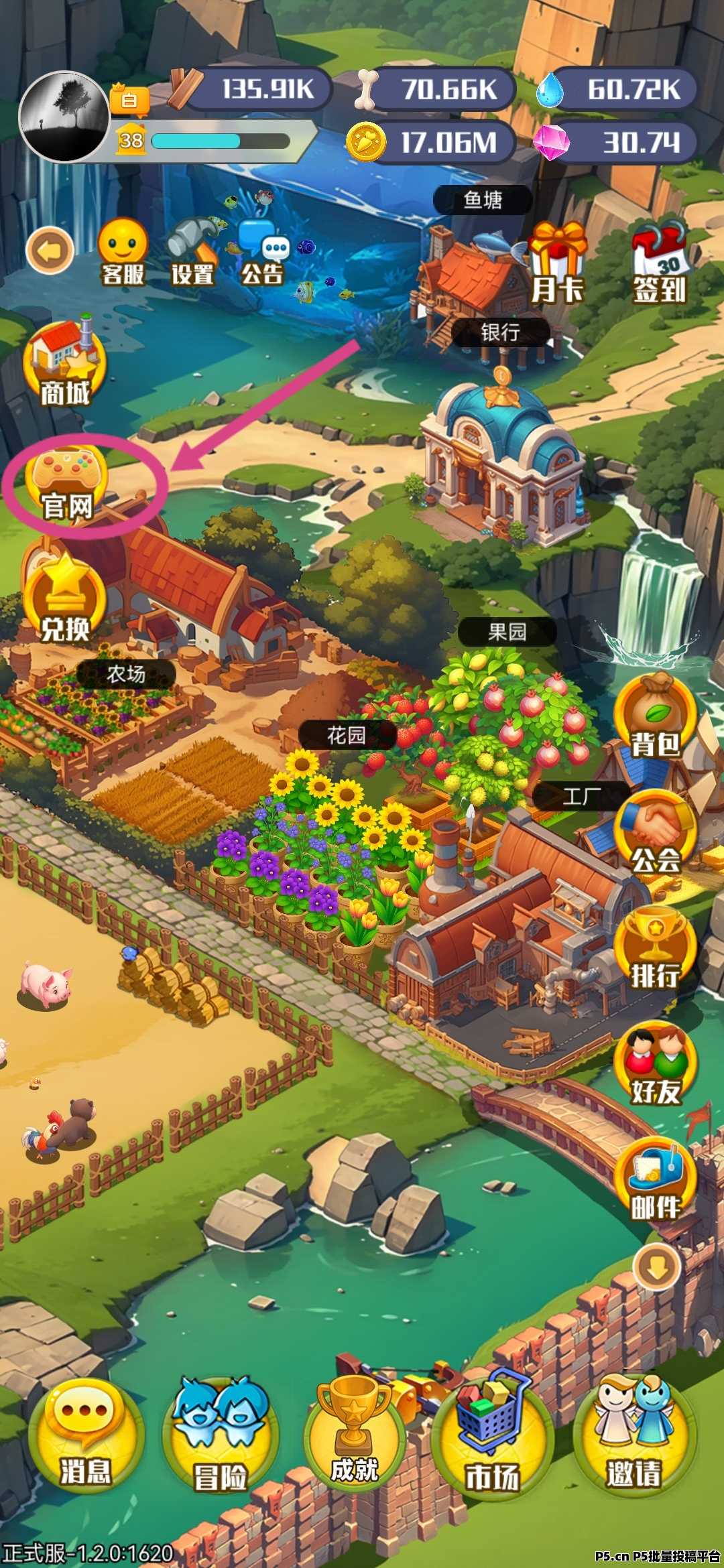Open the 客服 customer service icon

(x=123, y=251)
